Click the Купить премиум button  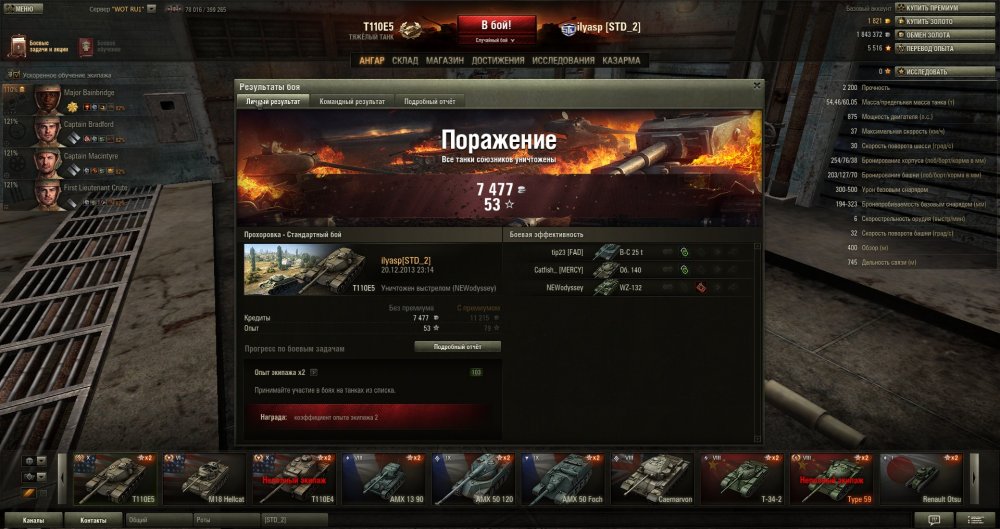click(945, 8)
